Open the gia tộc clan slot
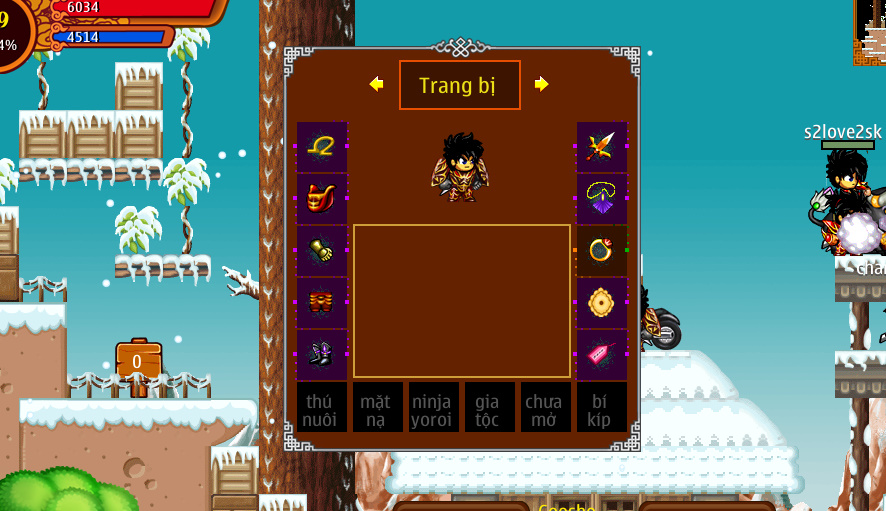Screen dimensions: 886x511 489,407
